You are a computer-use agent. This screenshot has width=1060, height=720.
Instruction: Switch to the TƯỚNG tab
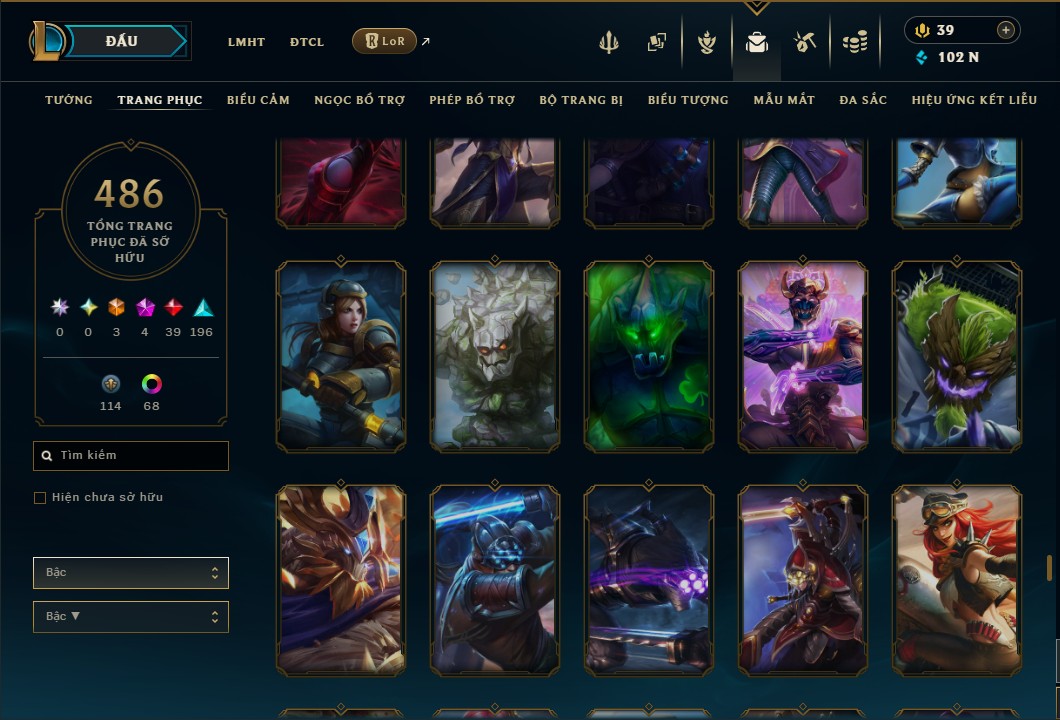coord(69,100)
